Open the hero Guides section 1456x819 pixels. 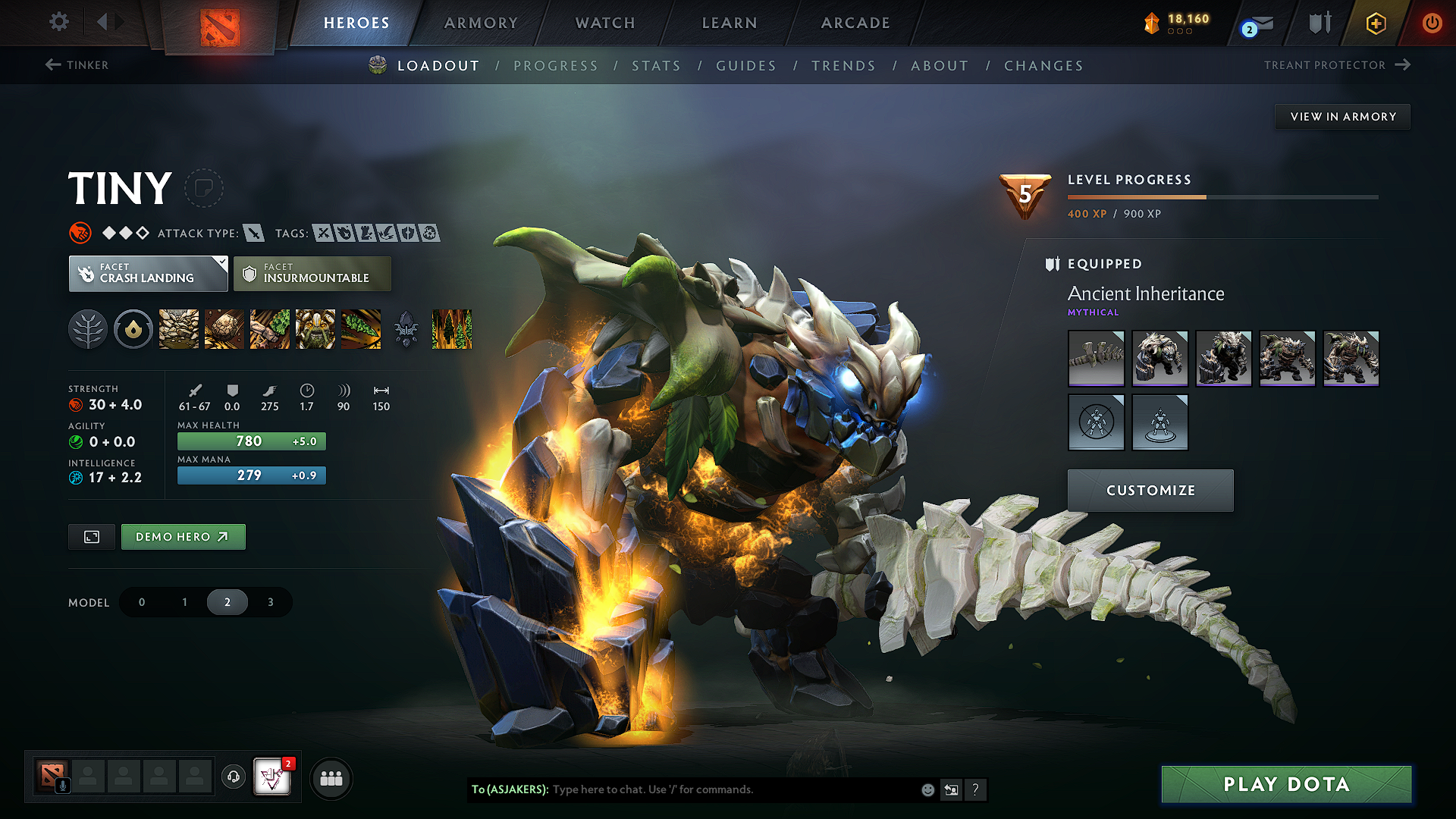click(746, 66)
